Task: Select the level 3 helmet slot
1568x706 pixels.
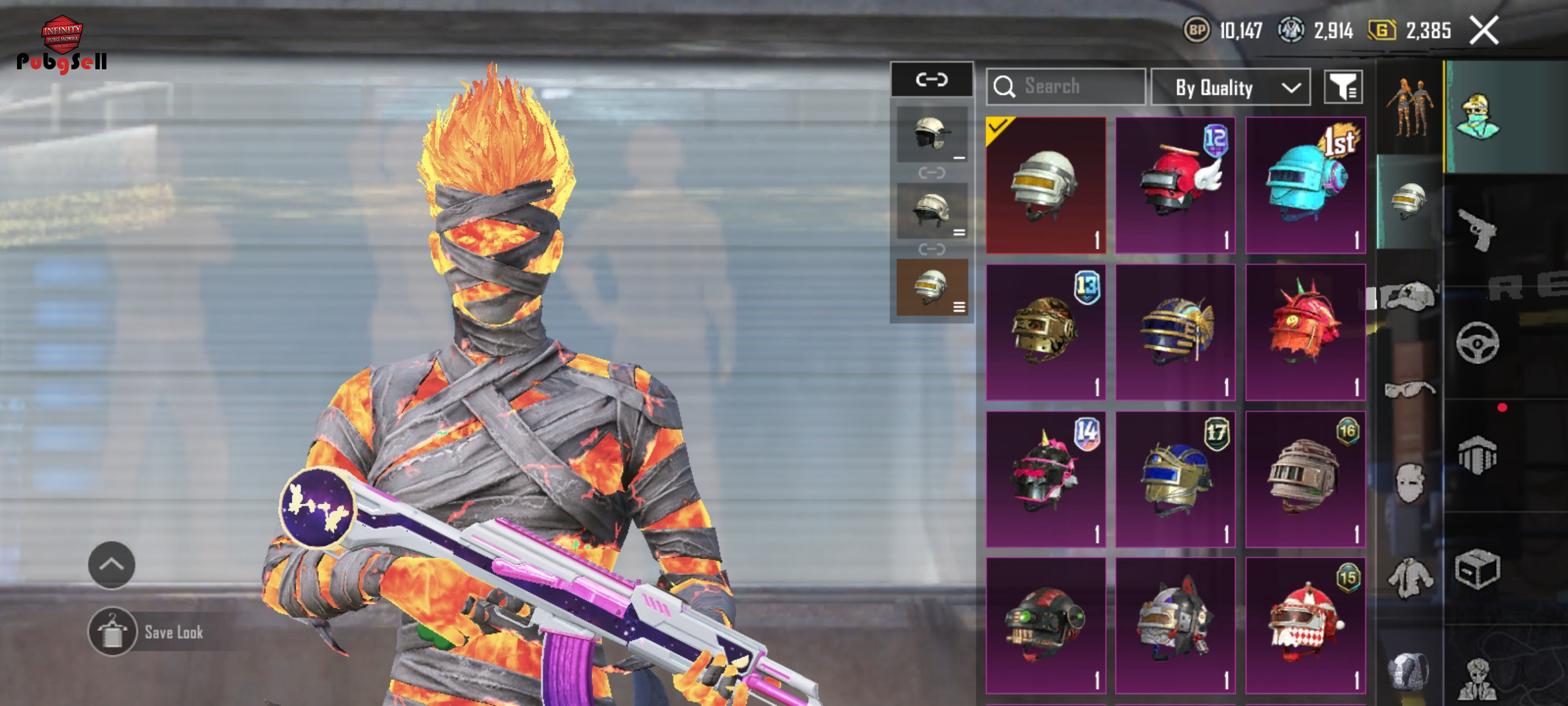Action: [932, 287]
